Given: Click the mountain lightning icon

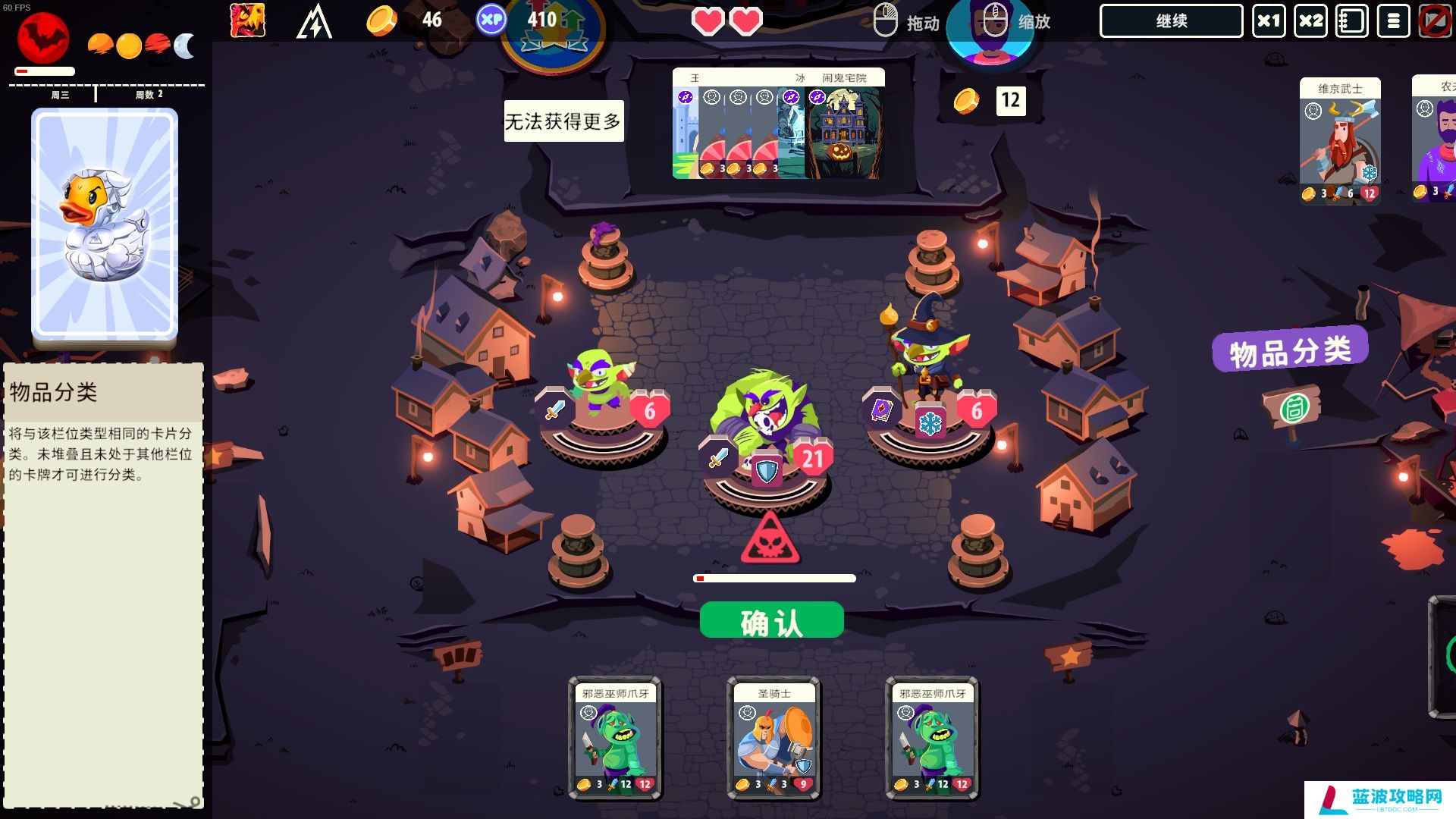Looking at the screenshot, I should [x=314, y=21].
